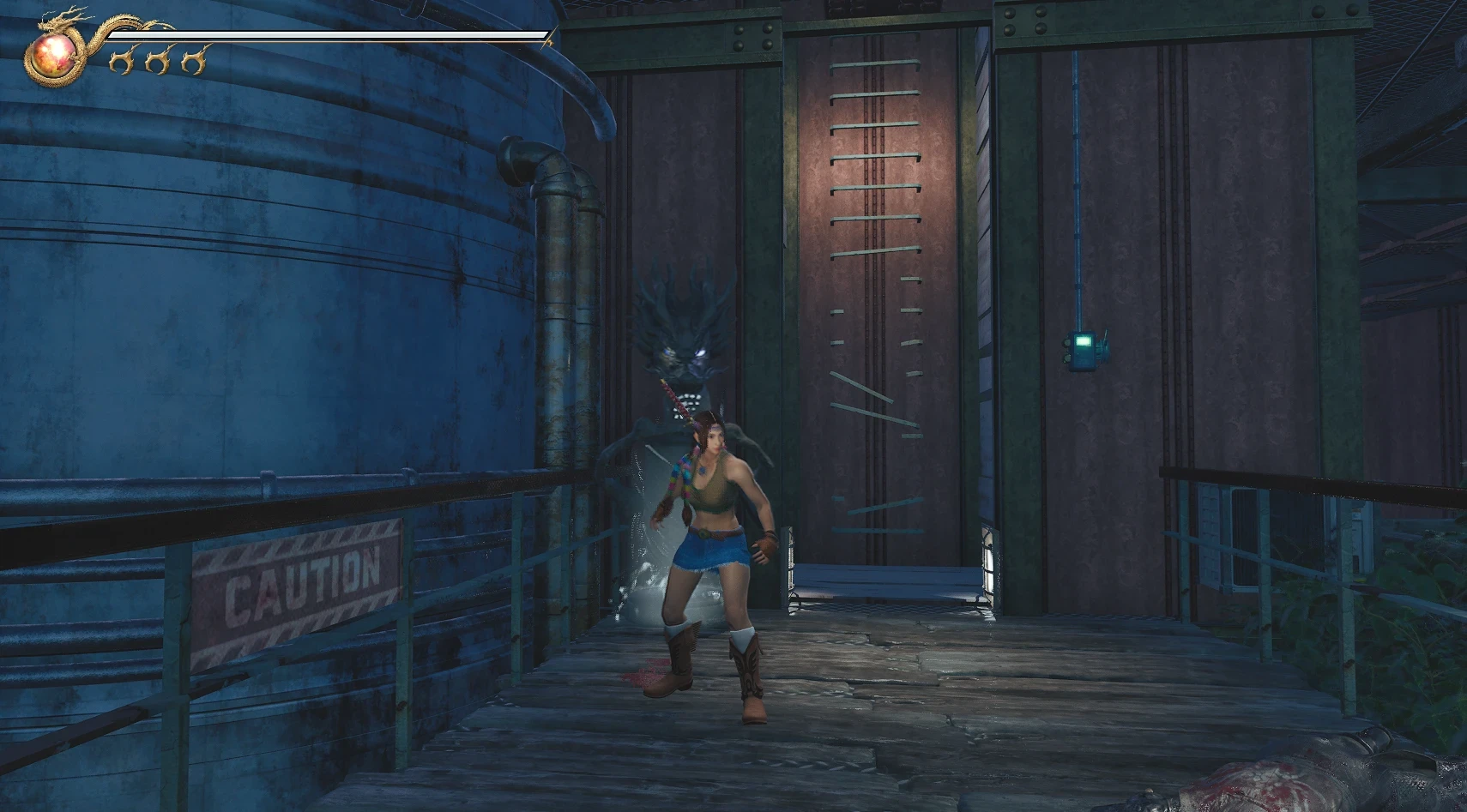Click the glowing orb inside the dragon coil
Viewport: 1467px width, 812px height.
(x=54, y=55)
